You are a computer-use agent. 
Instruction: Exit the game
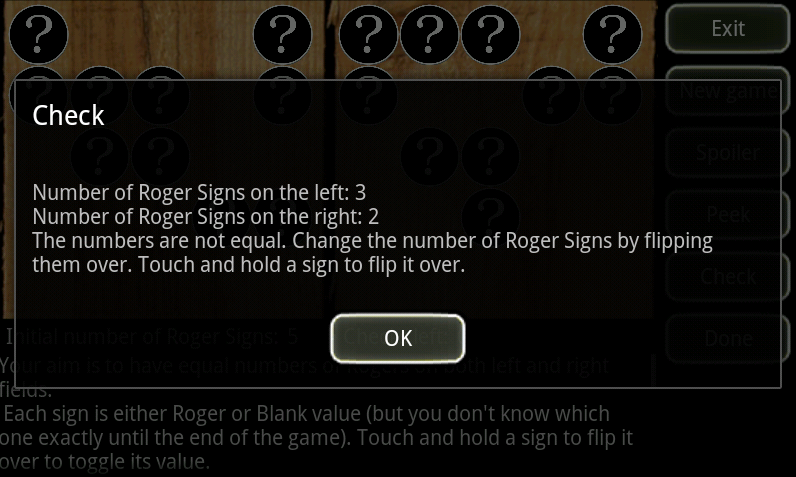point(727,29)
